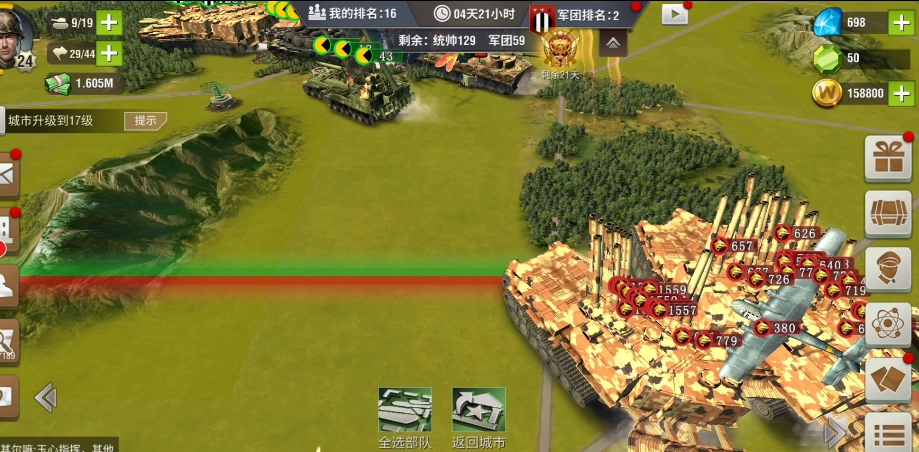Select all troops with 全选部队 button

[x=405, y=412]
